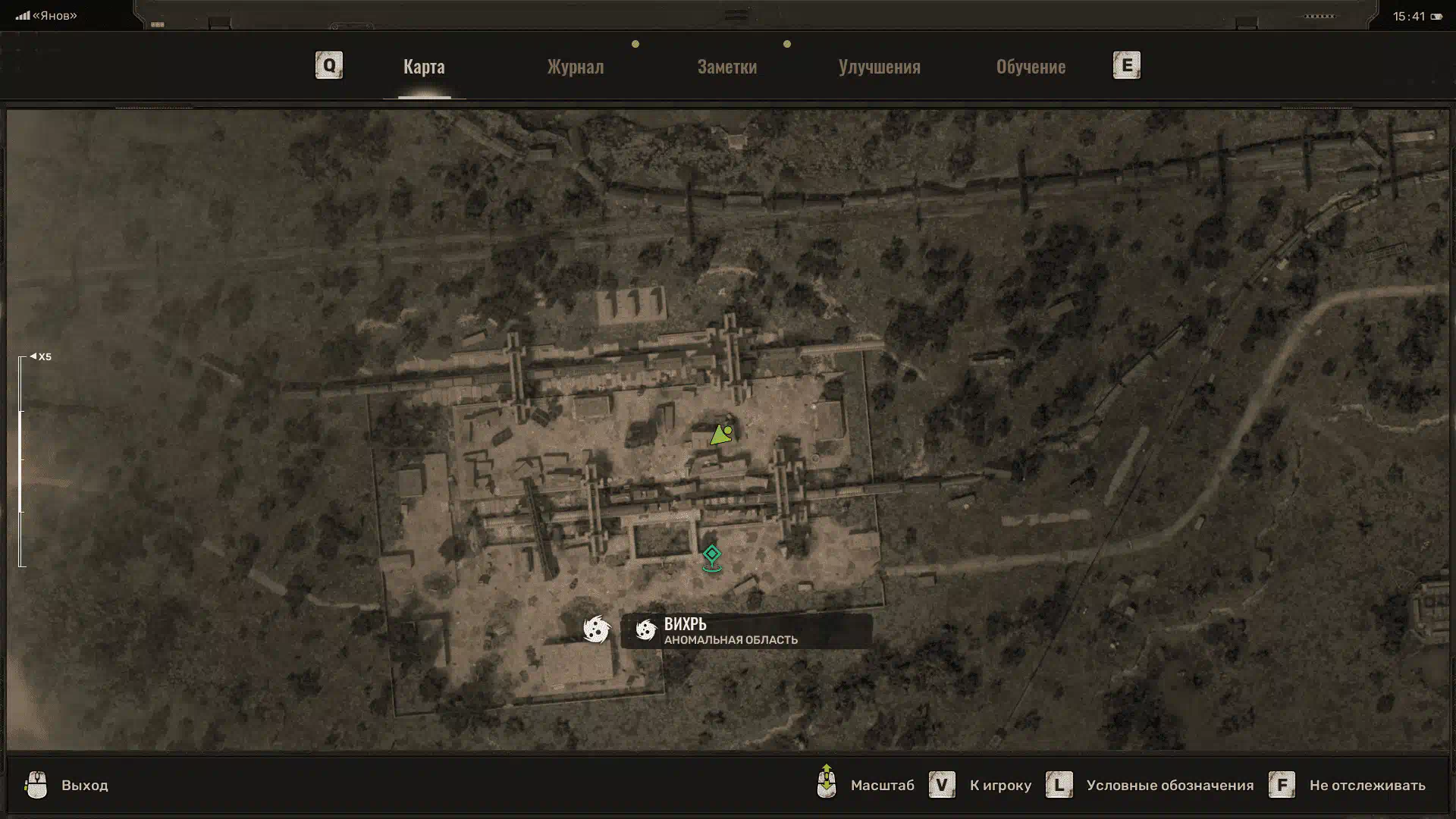1456x819 pixels.
Task: Select the green diamond quest marker
Action: click(711, 556)
